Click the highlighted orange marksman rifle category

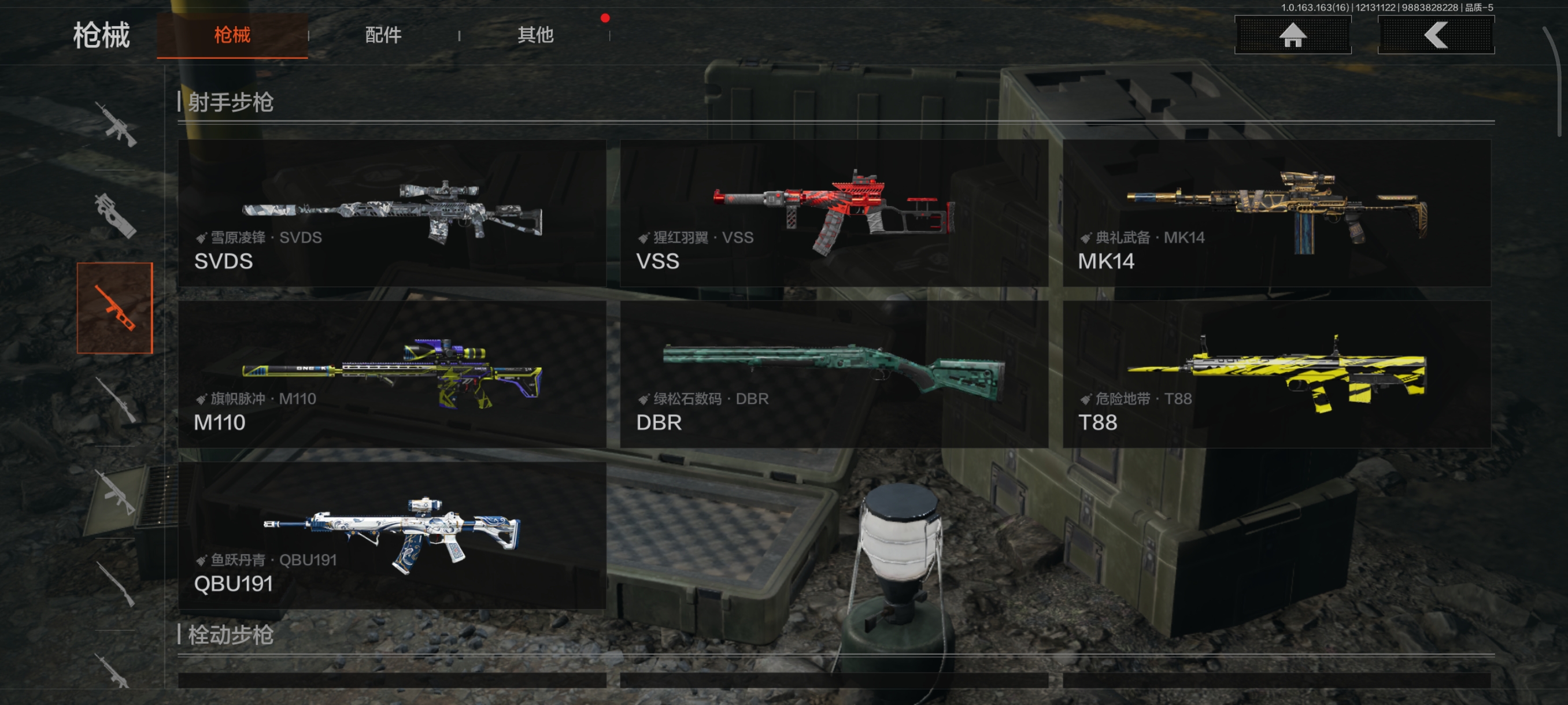pos(115,308)
